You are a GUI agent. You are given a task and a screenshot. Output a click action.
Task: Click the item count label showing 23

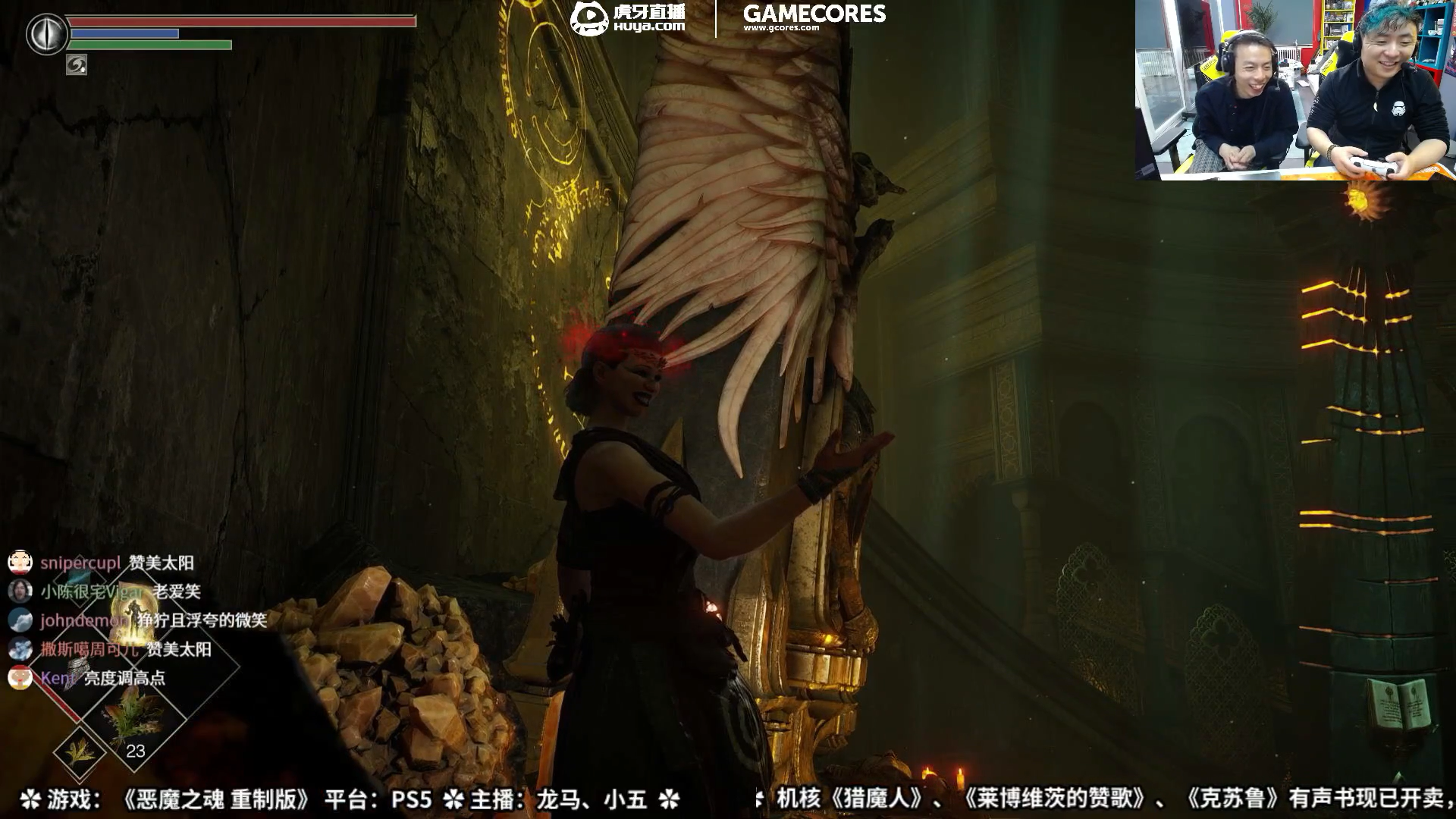pyautogui.click(x=136, y=750)
